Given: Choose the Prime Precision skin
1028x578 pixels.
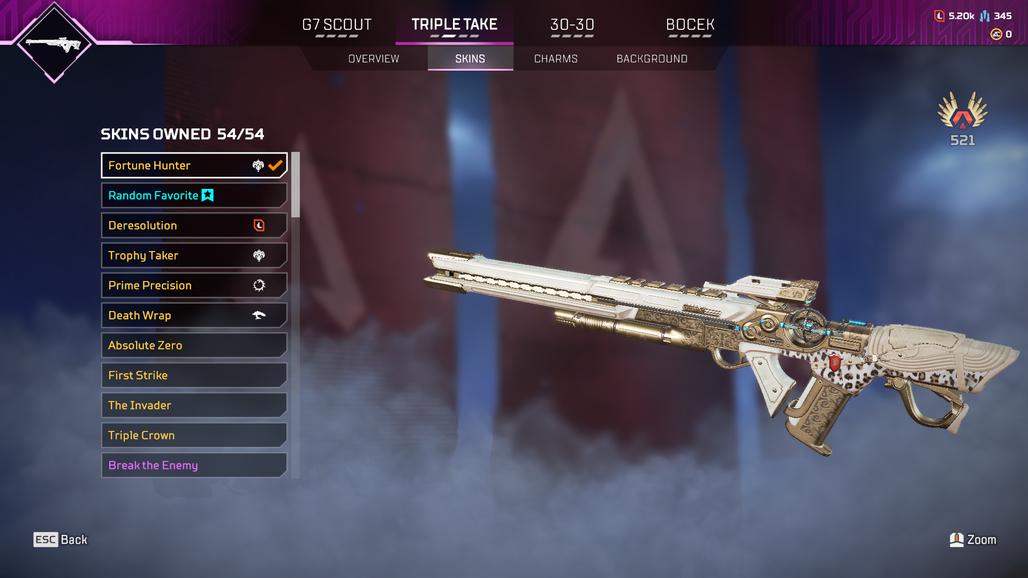Looking at the screenshot, I should point(194,285).
